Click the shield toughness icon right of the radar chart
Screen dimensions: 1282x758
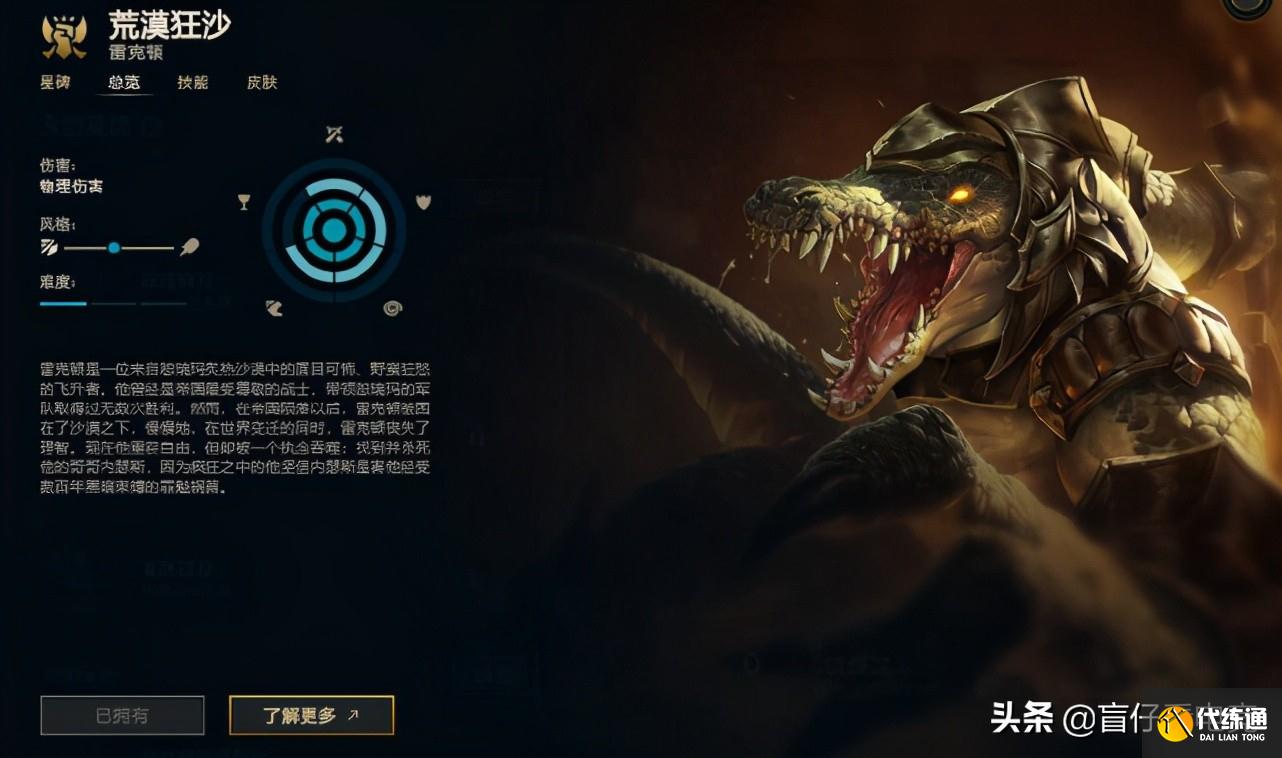tap(424, 201)
